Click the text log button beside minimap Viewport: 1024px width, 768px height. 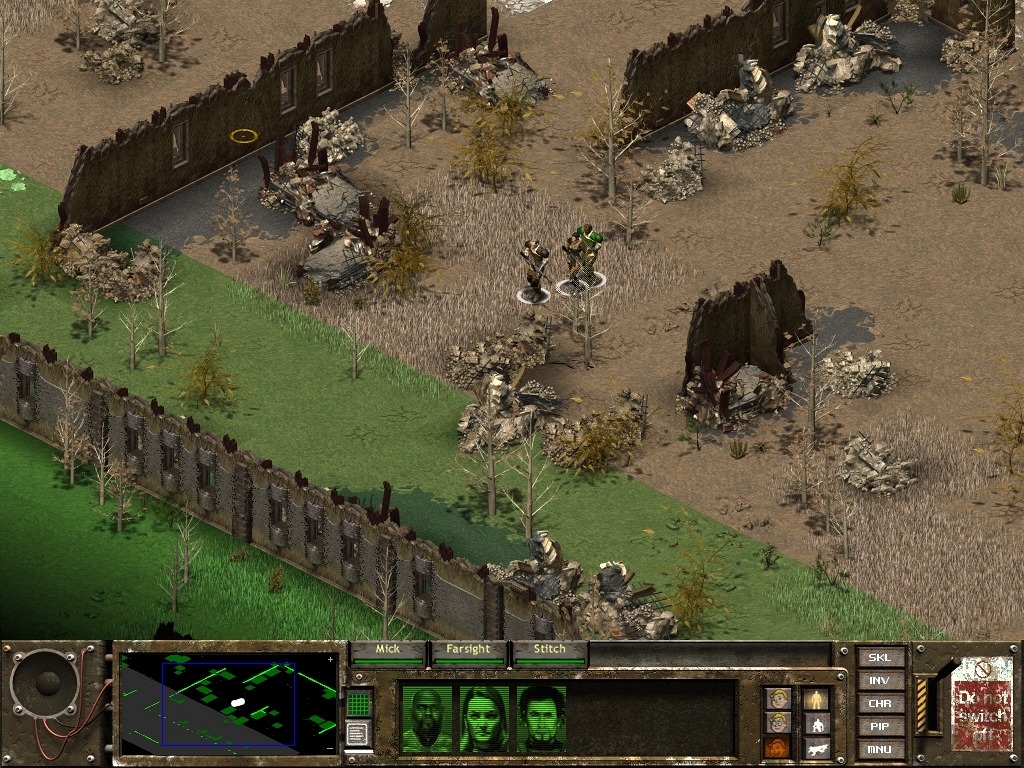click(359, 733)
